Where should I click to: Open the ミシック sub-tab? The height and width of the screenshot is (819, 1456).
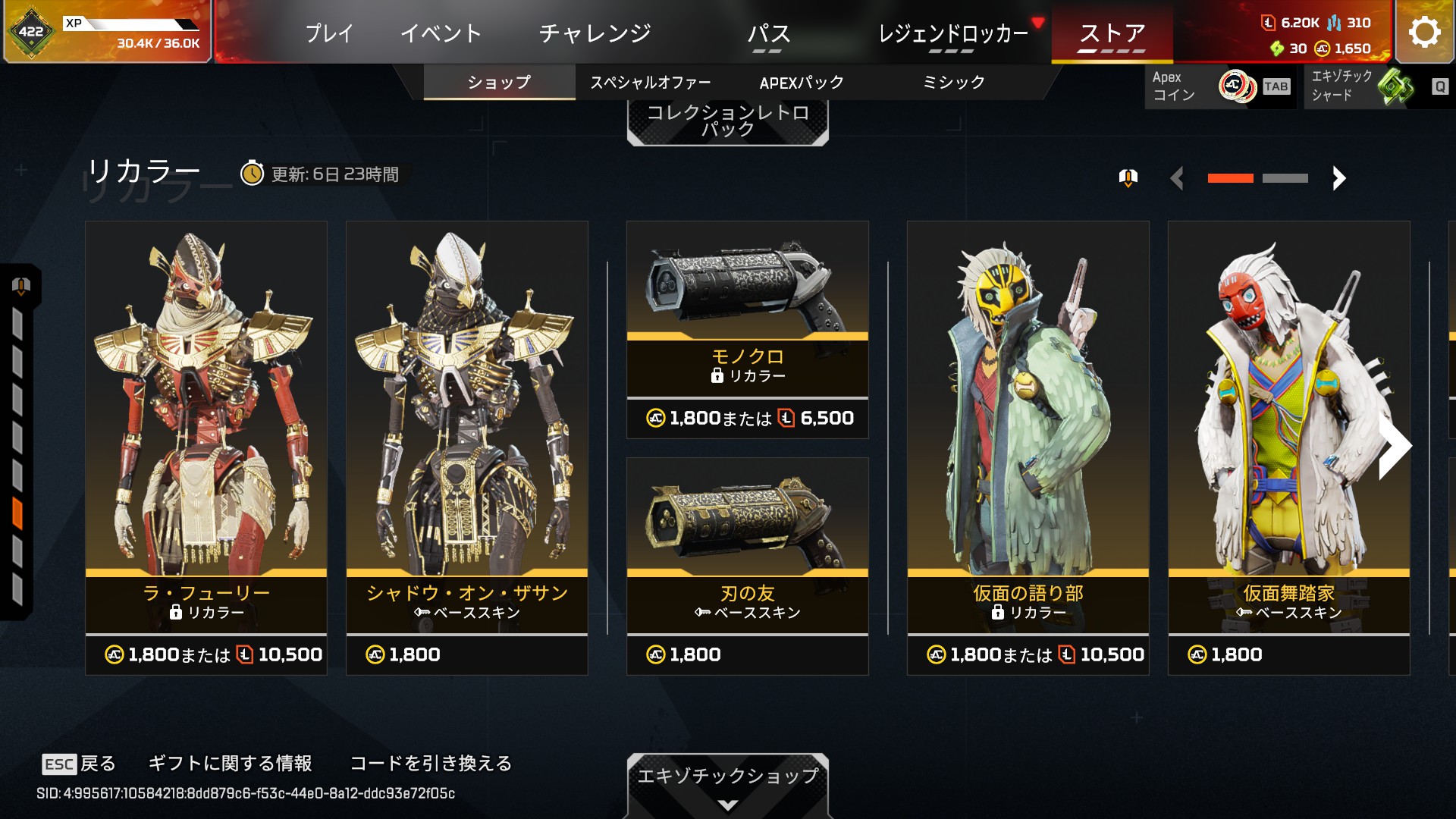953,82
